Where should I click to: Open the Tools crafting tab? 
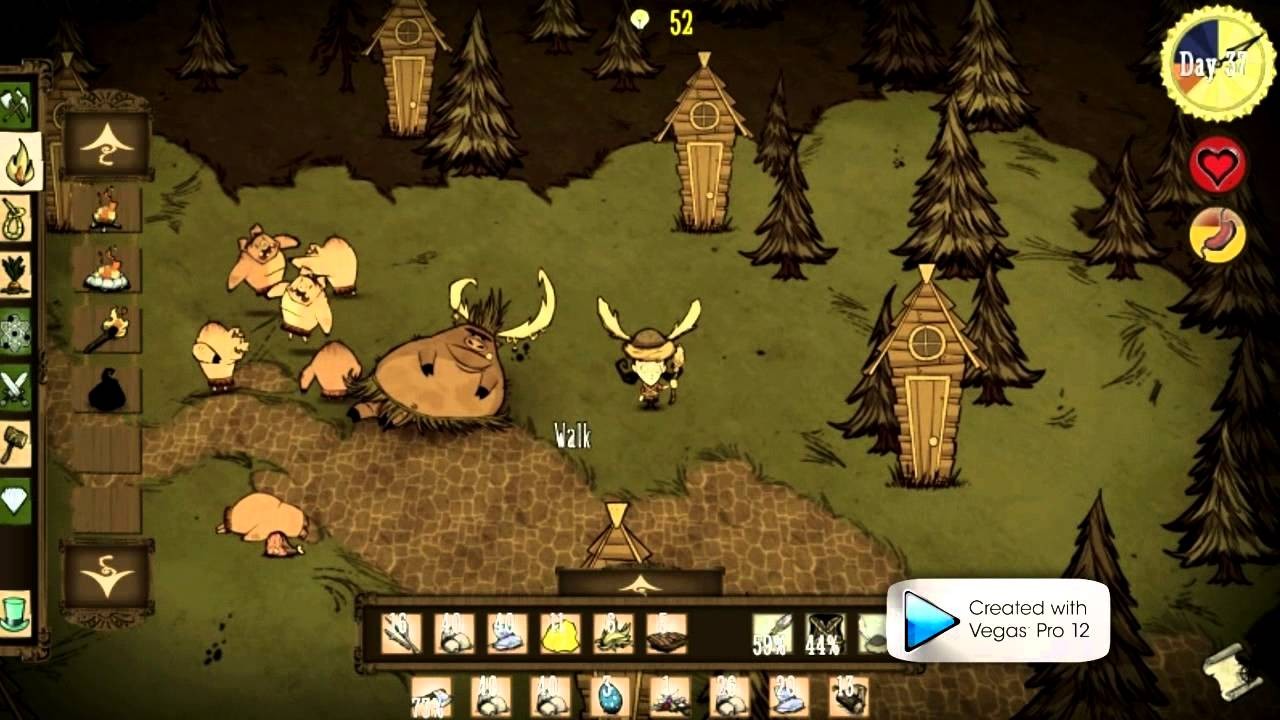(x=17, y=105)
